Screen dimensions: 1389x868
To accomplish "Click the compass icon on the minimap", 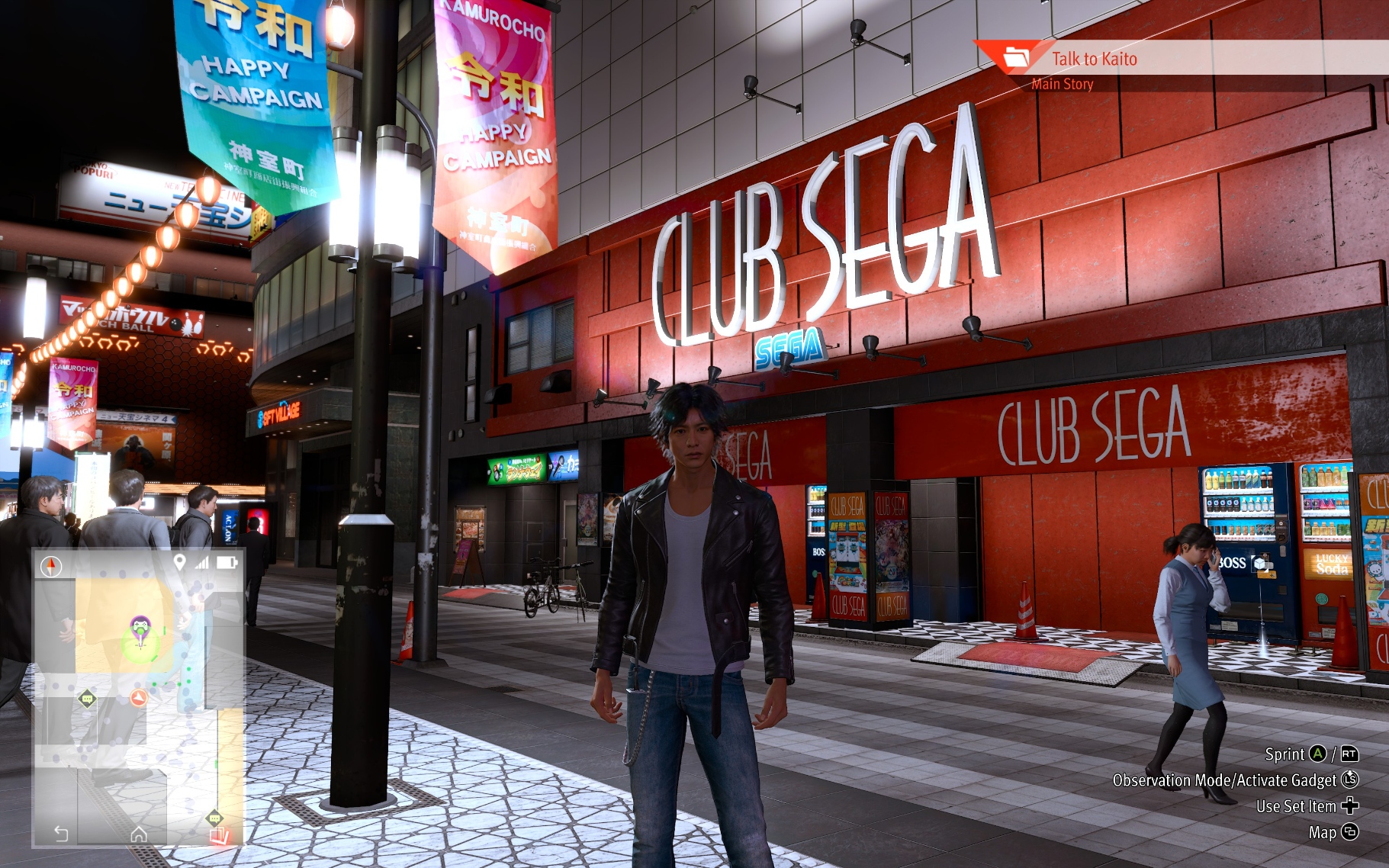I will point(51,566).
